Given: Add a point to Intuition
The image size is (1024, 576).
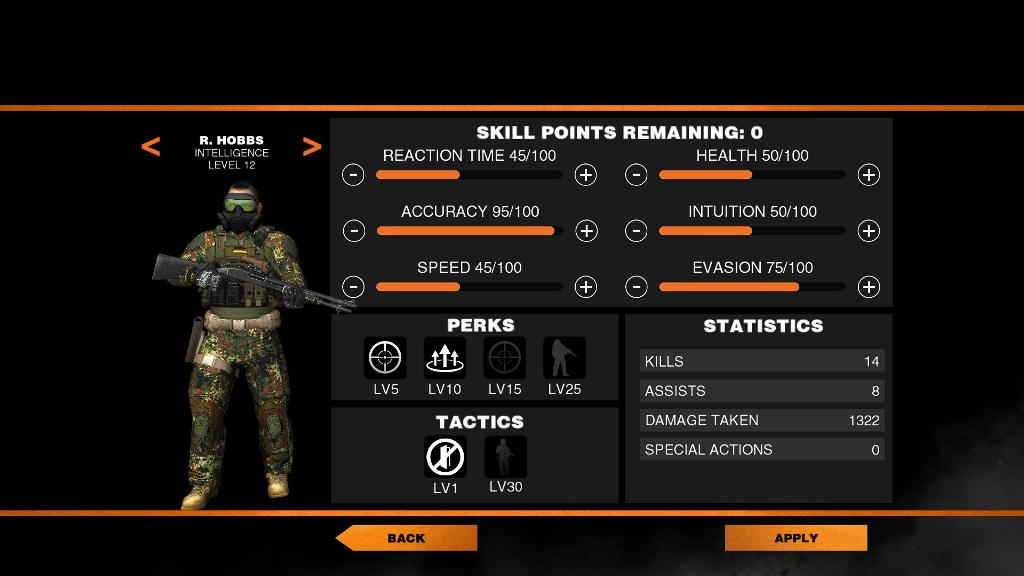Looking at the screenshot, I should coord(869,231).
